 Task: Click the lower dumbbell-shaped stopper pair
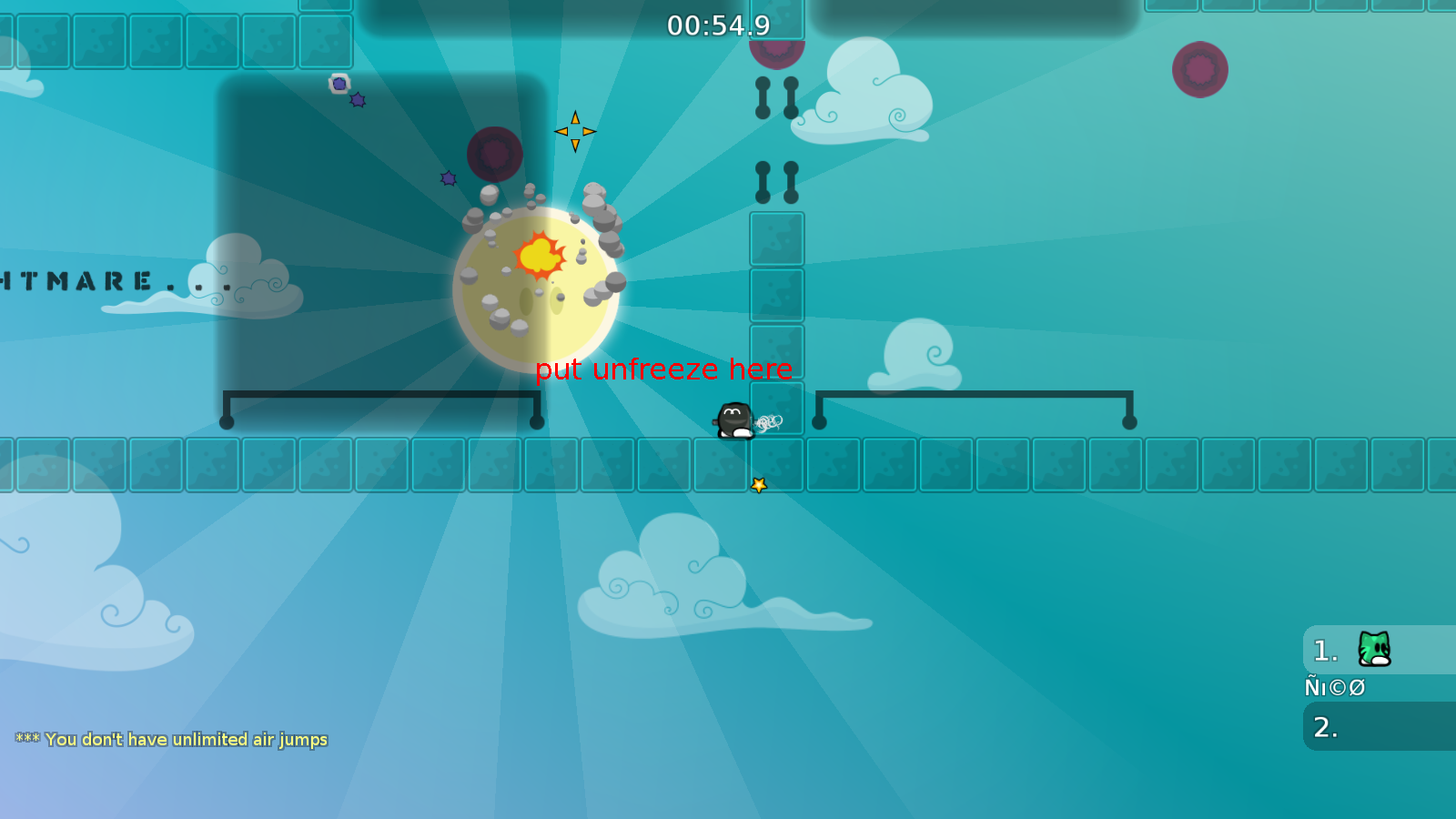(775, 183)
